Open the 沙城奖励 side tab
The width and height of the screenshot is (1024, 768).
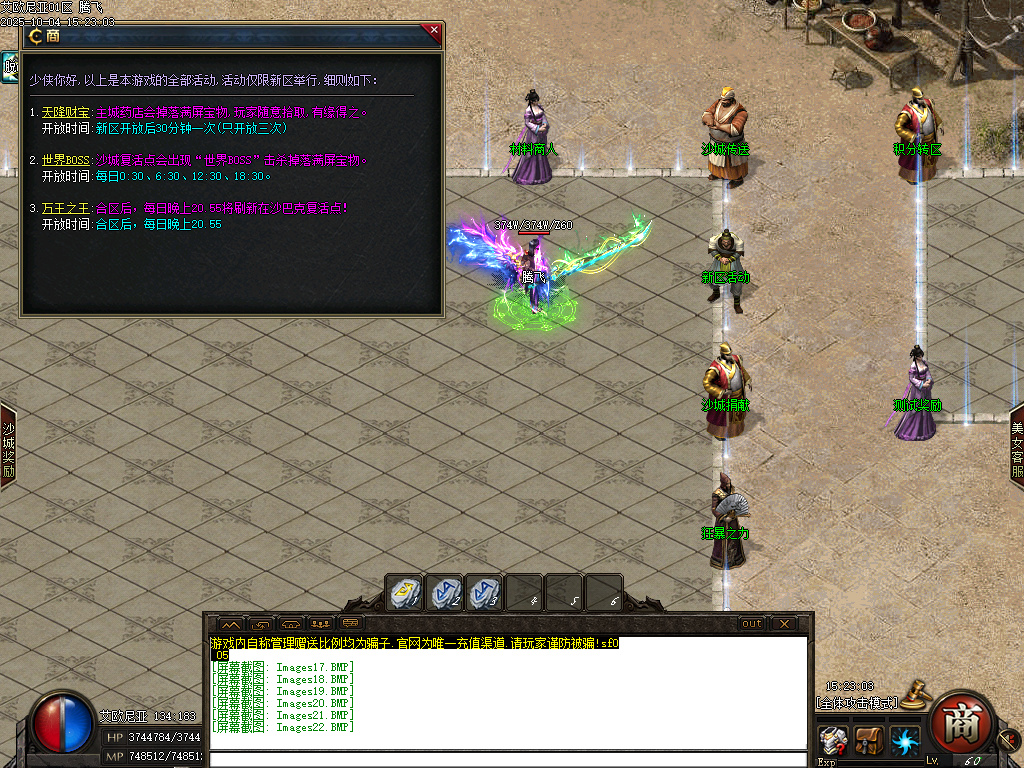(8, 448)
